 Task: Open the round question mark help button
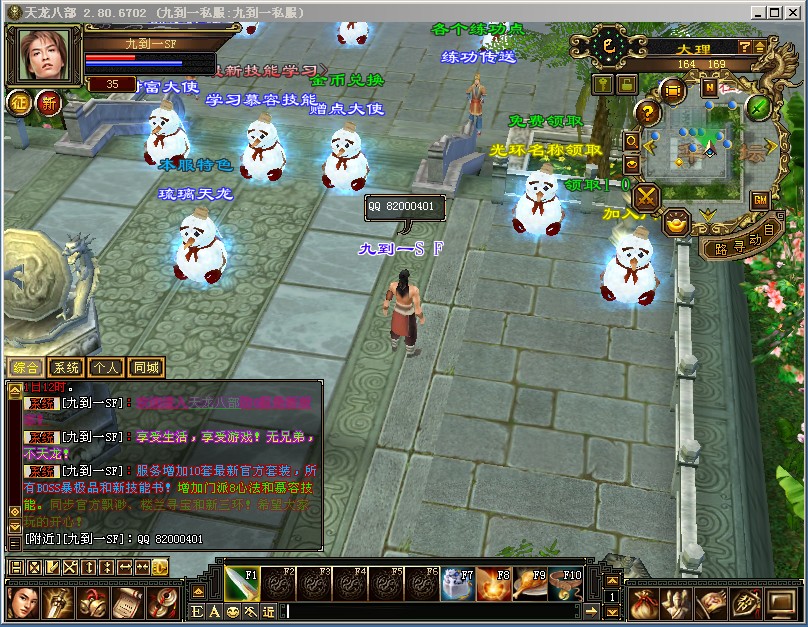click(648, 112)
